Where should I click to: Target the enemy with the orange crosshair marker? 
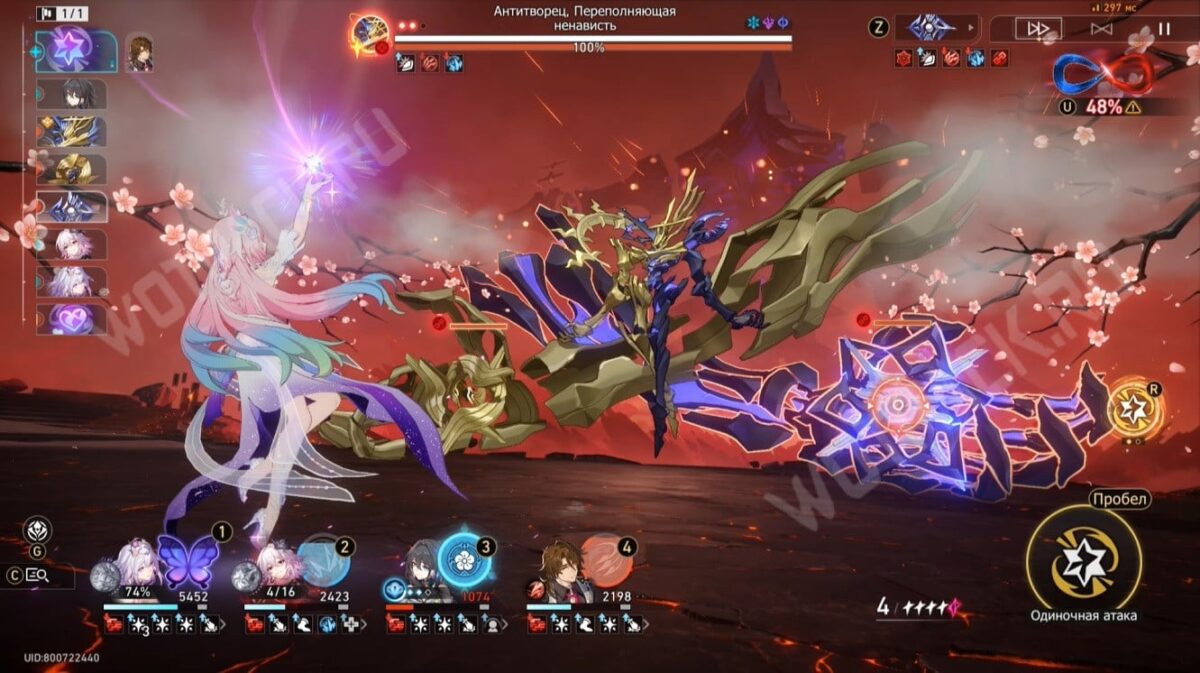coord(894,402)
